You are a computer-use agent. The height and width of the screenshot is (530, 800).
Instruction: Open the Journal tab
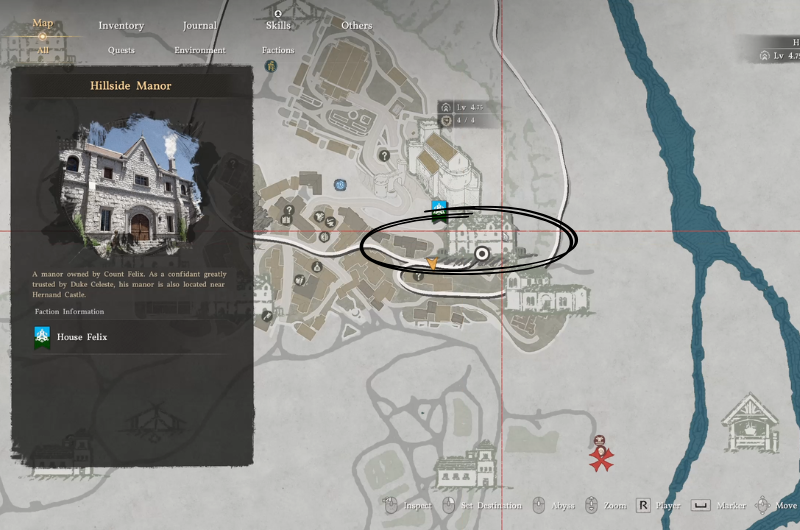pyautogui.click(x=200, y=25)
